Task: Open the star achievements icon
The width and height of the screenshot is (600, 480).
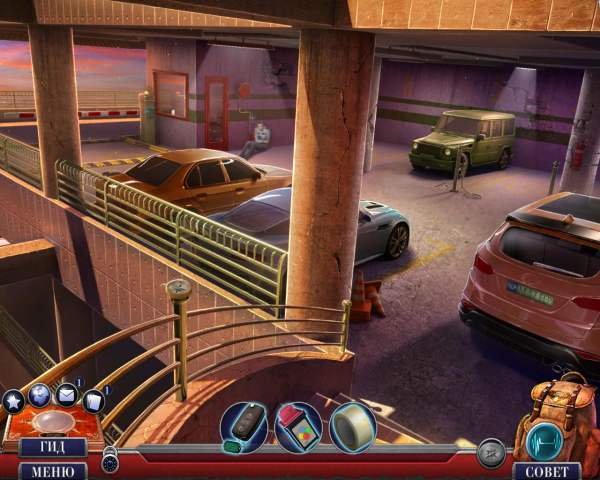Action: [13, 402]
